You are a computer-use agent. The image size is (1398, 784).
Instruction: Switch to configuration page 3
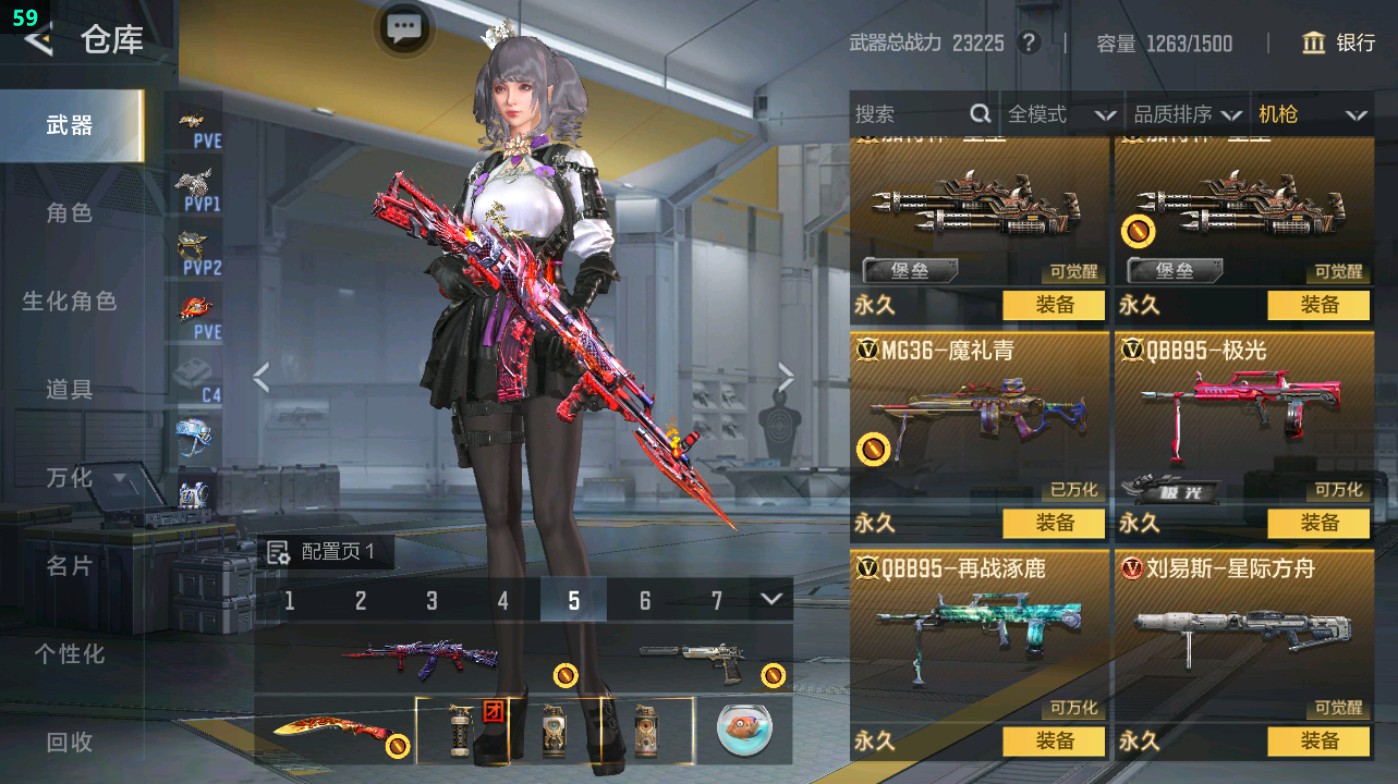pyautogui.click(x=430, y=601)
